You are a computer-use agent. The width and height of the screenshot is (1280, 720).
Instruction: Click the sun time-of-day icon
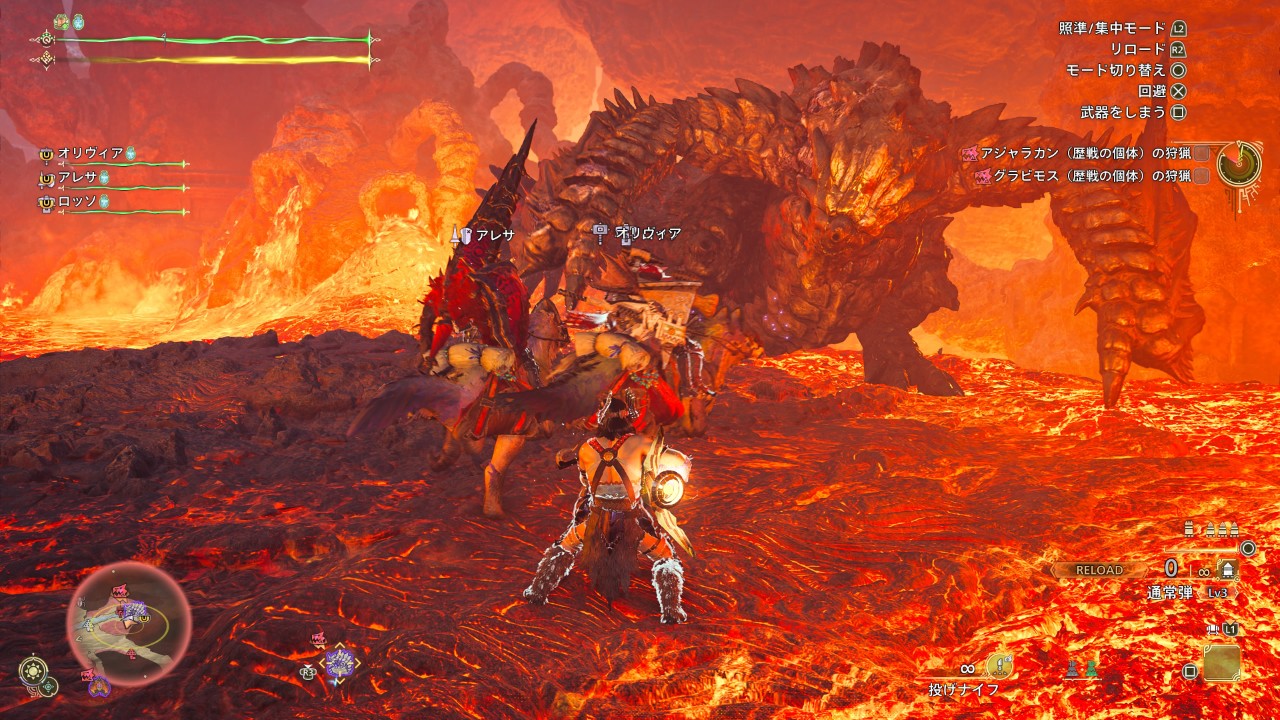tap(32, 671)
